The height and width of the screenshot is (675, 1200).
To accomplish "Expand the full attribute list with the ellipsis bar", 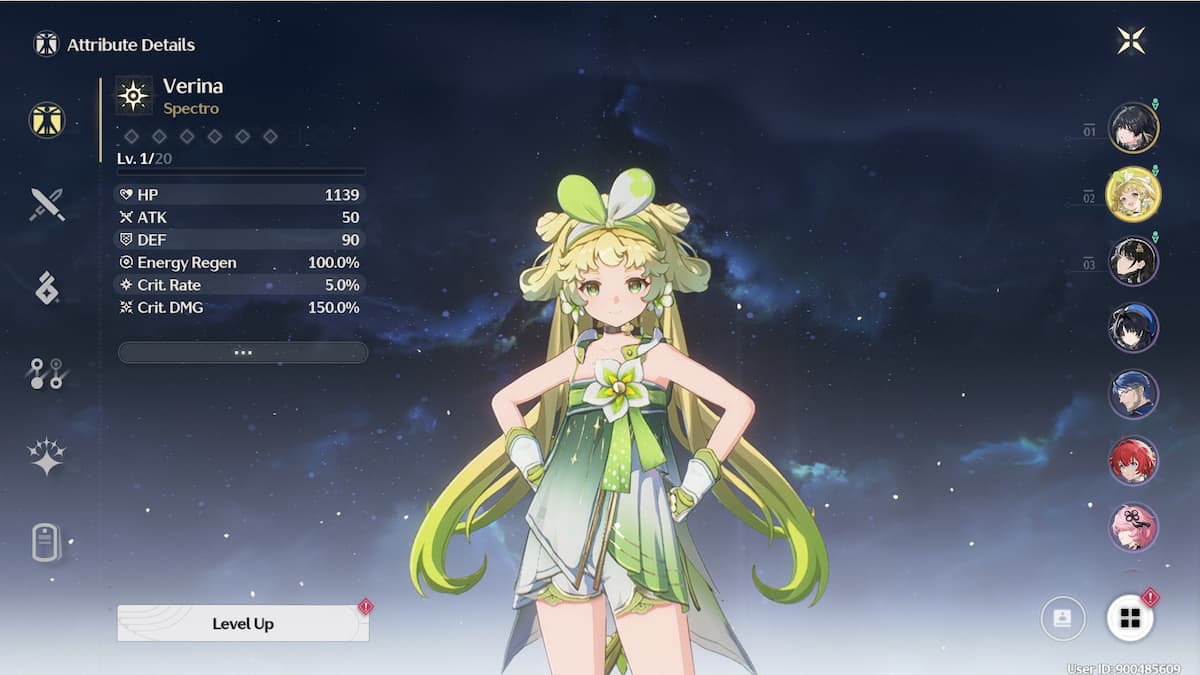I will coord(243,352).
